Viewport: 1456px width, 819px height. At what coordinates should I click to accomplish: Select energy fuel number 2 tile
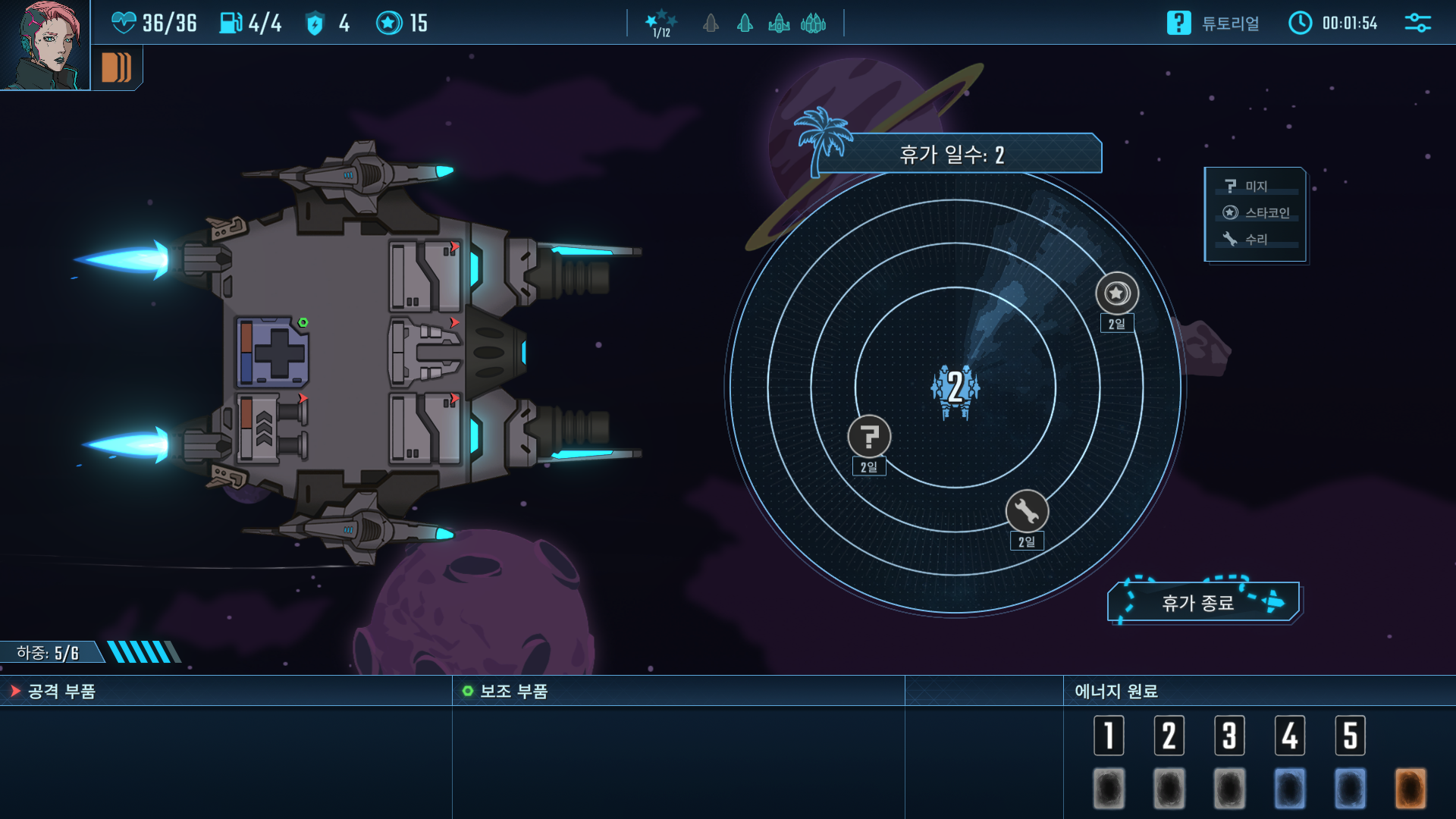tap(1169, 735)
